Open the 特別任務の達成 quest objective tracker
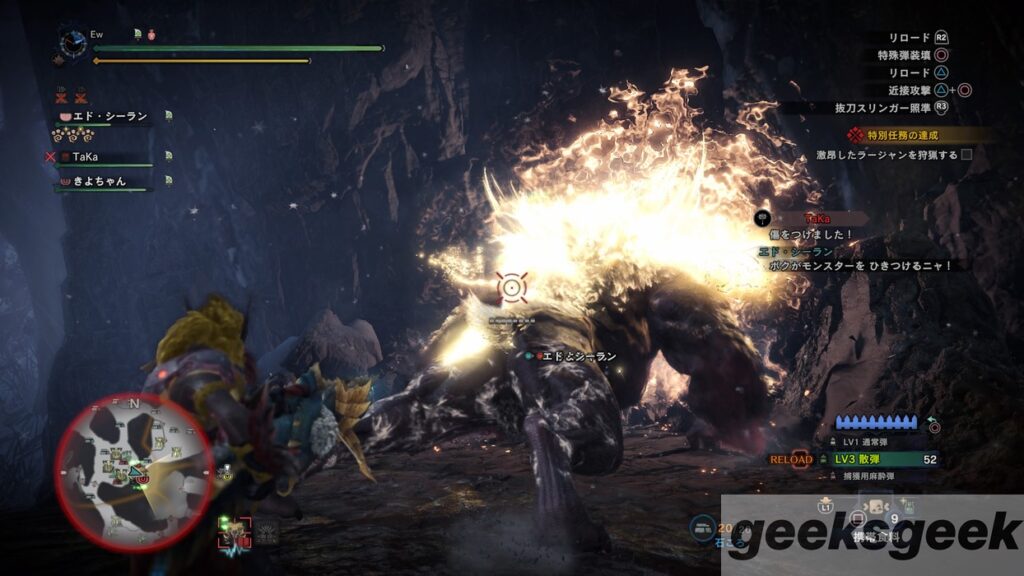Image resolution: width=1024 pixels, height=576 pixels. click(x=905, y=135)
